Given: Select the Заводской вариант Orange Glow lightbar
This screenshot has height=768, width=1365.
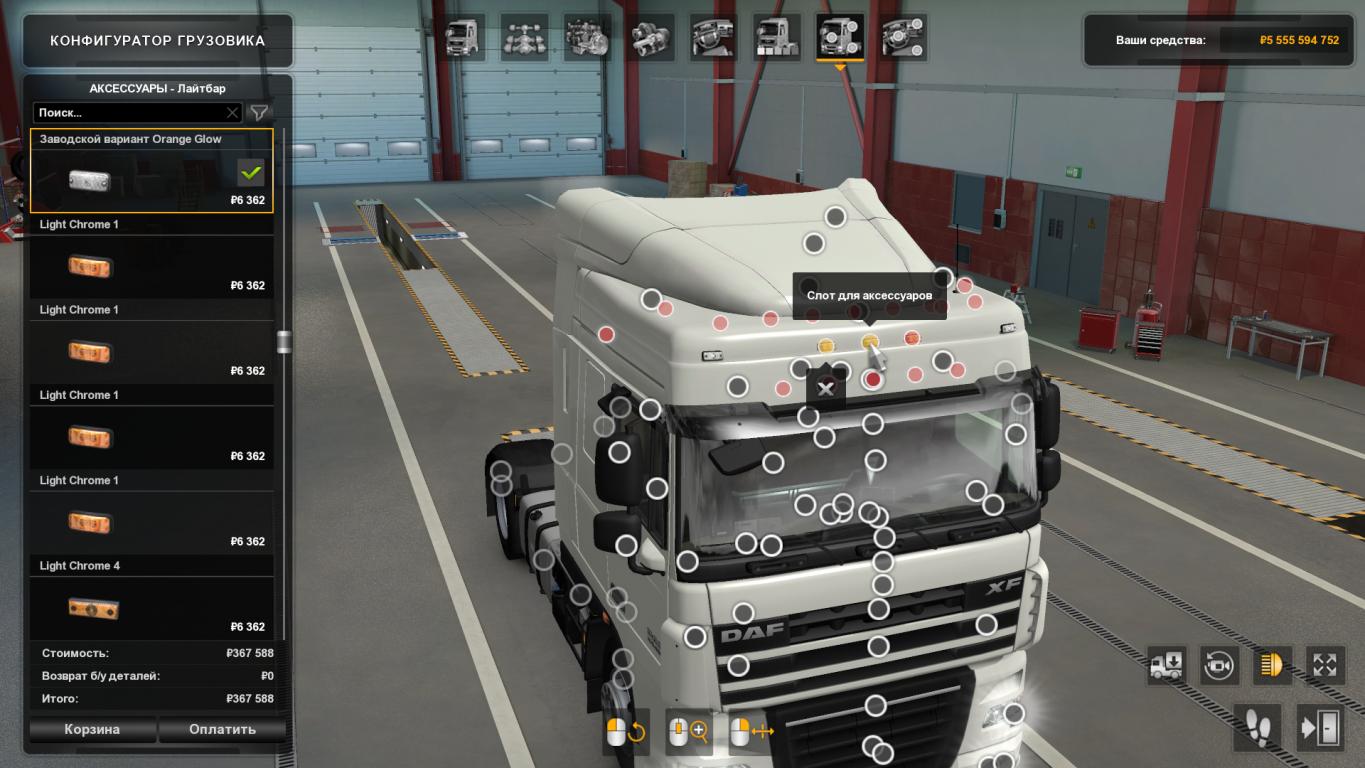Looking at the screenshot, I should pyautogui.click(x=151, y=171).
